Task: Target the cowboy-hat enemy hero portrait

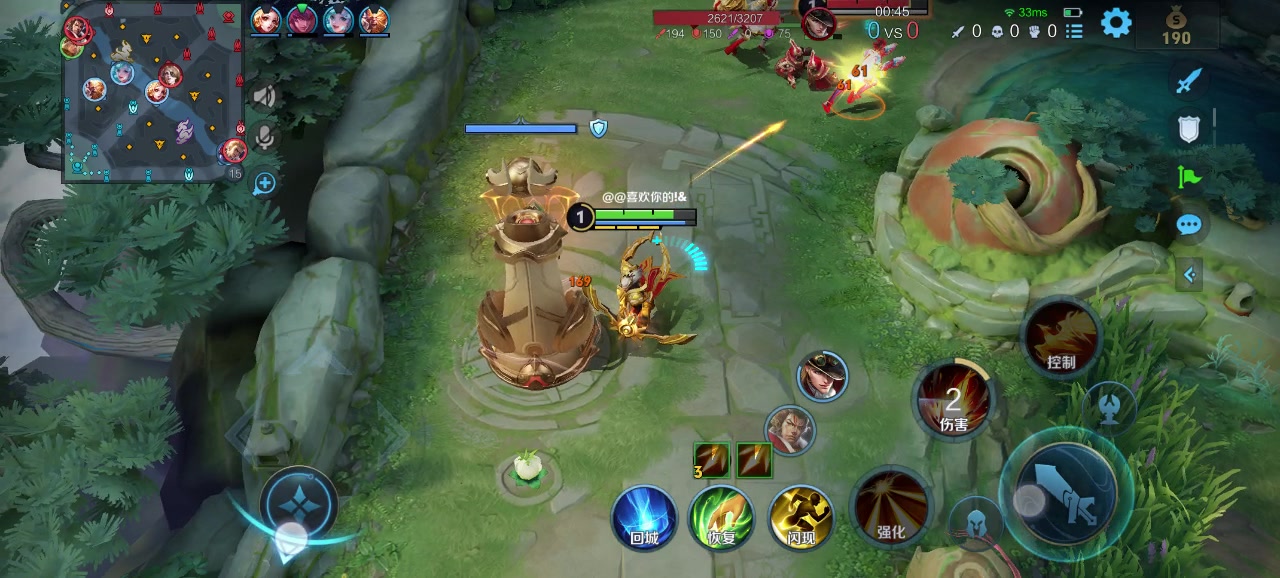Action: coord(822,376)
